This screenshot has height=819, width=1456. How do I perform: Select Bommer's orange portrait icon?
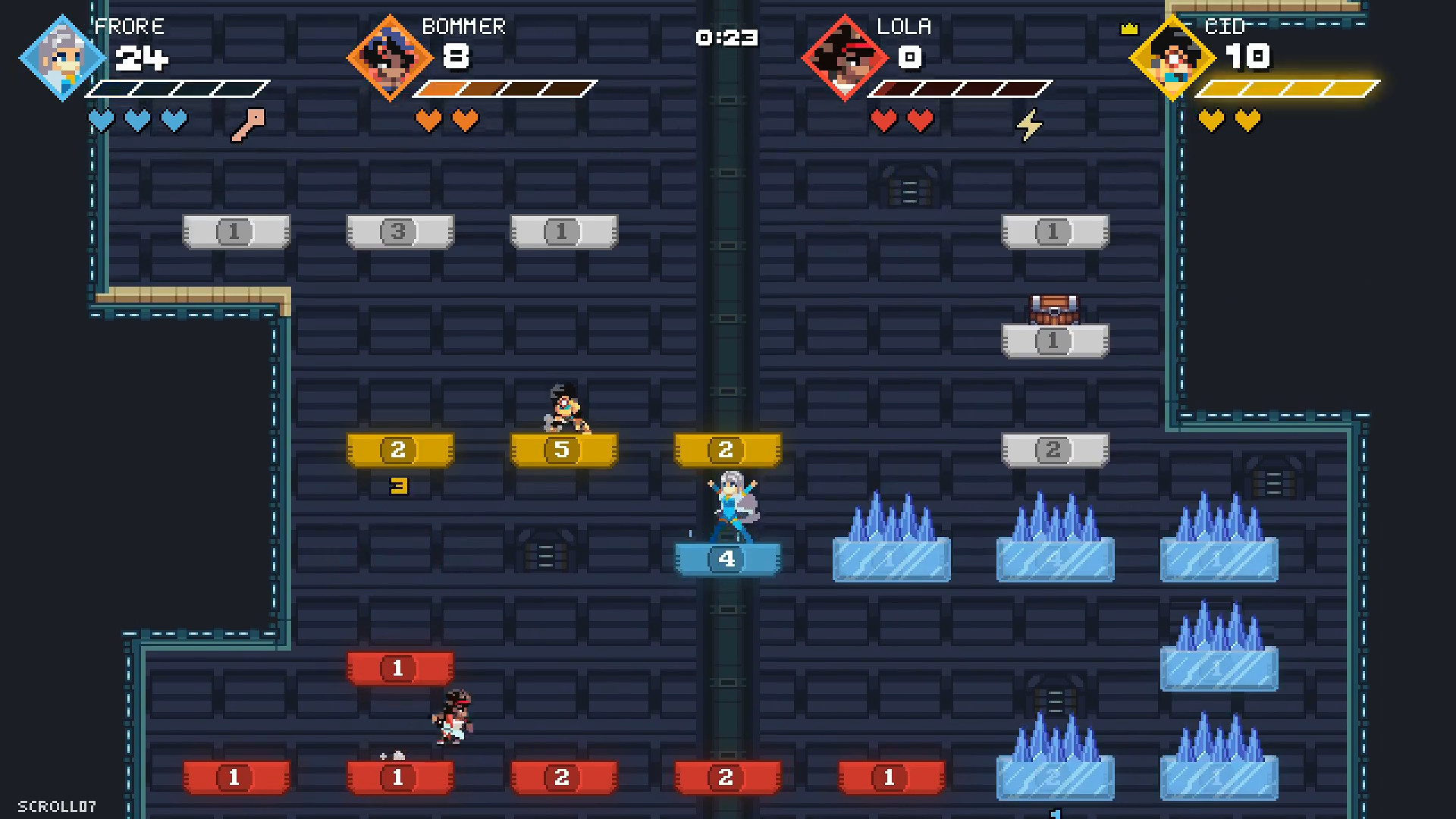point(388,58)
